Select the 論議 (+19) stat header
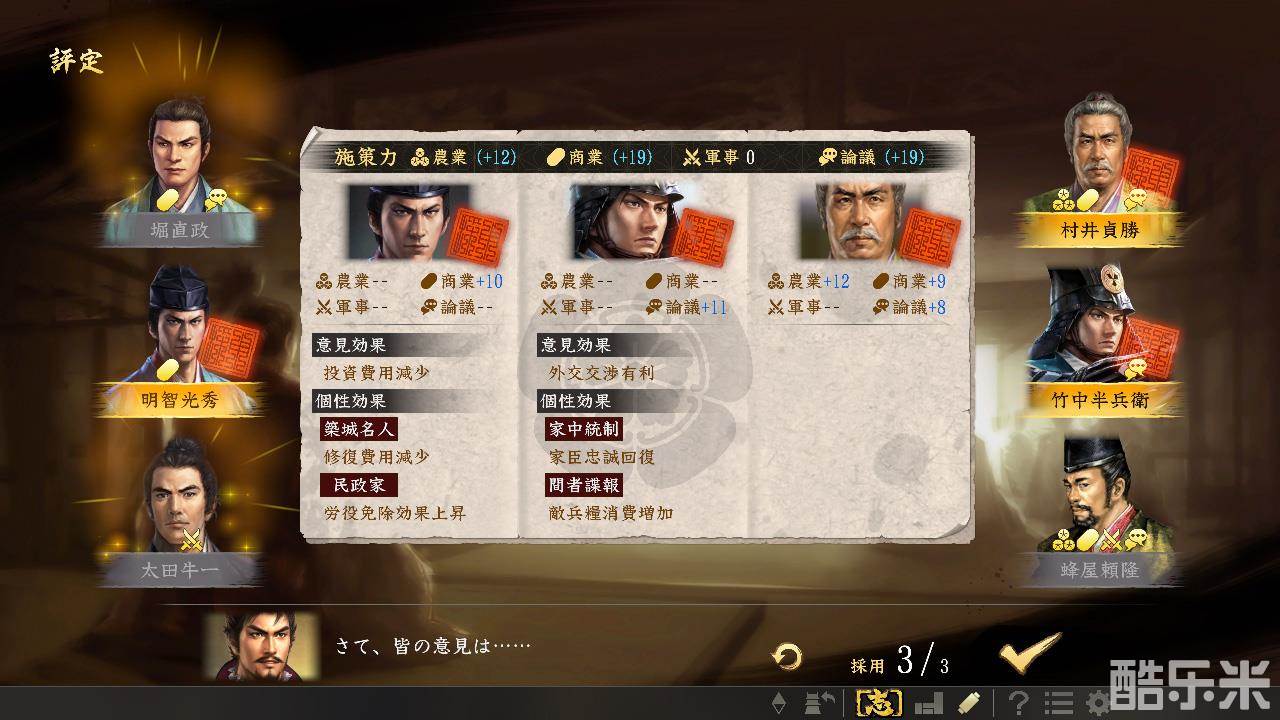 tap(876, 157)
